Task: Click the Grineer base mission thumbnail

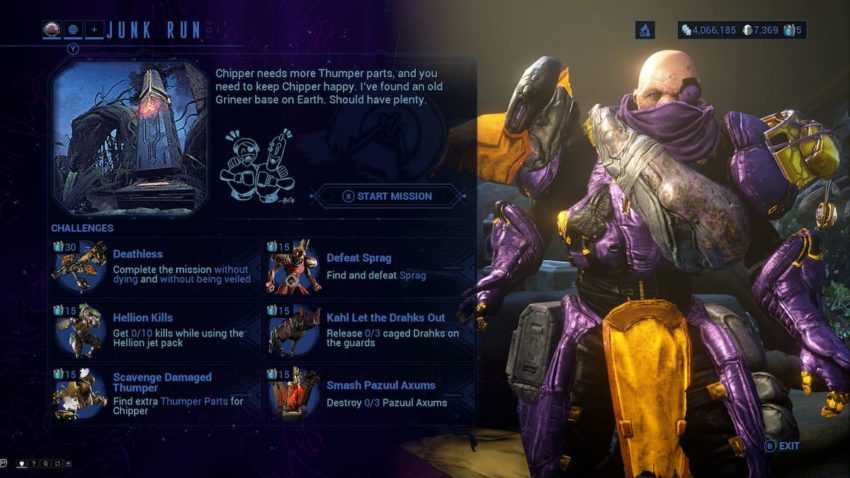Action: 130,136
